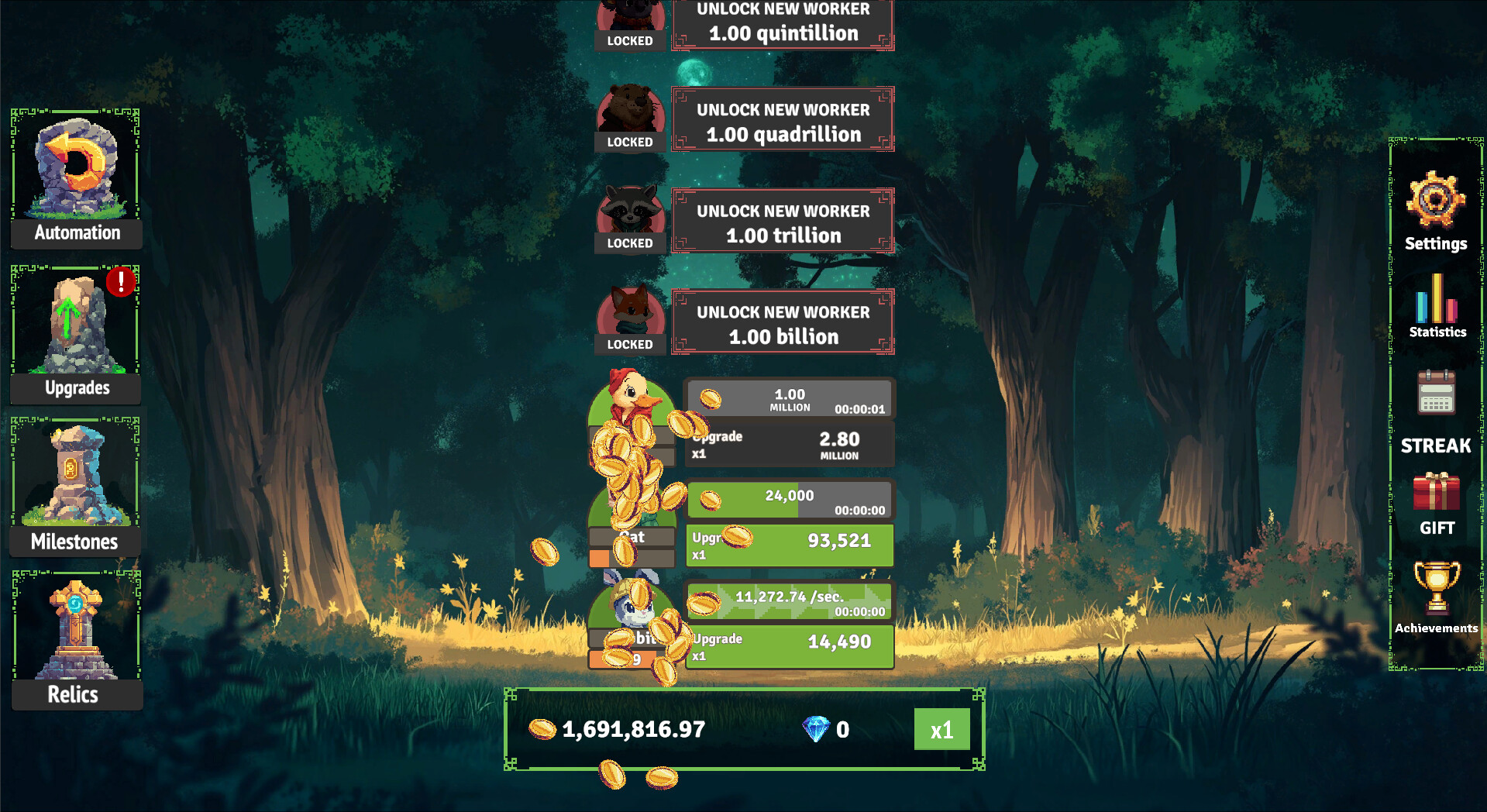Upgrade the Cat for 93,521
The height and width of the screenshot is (812, 1487).
coord(789,544)
